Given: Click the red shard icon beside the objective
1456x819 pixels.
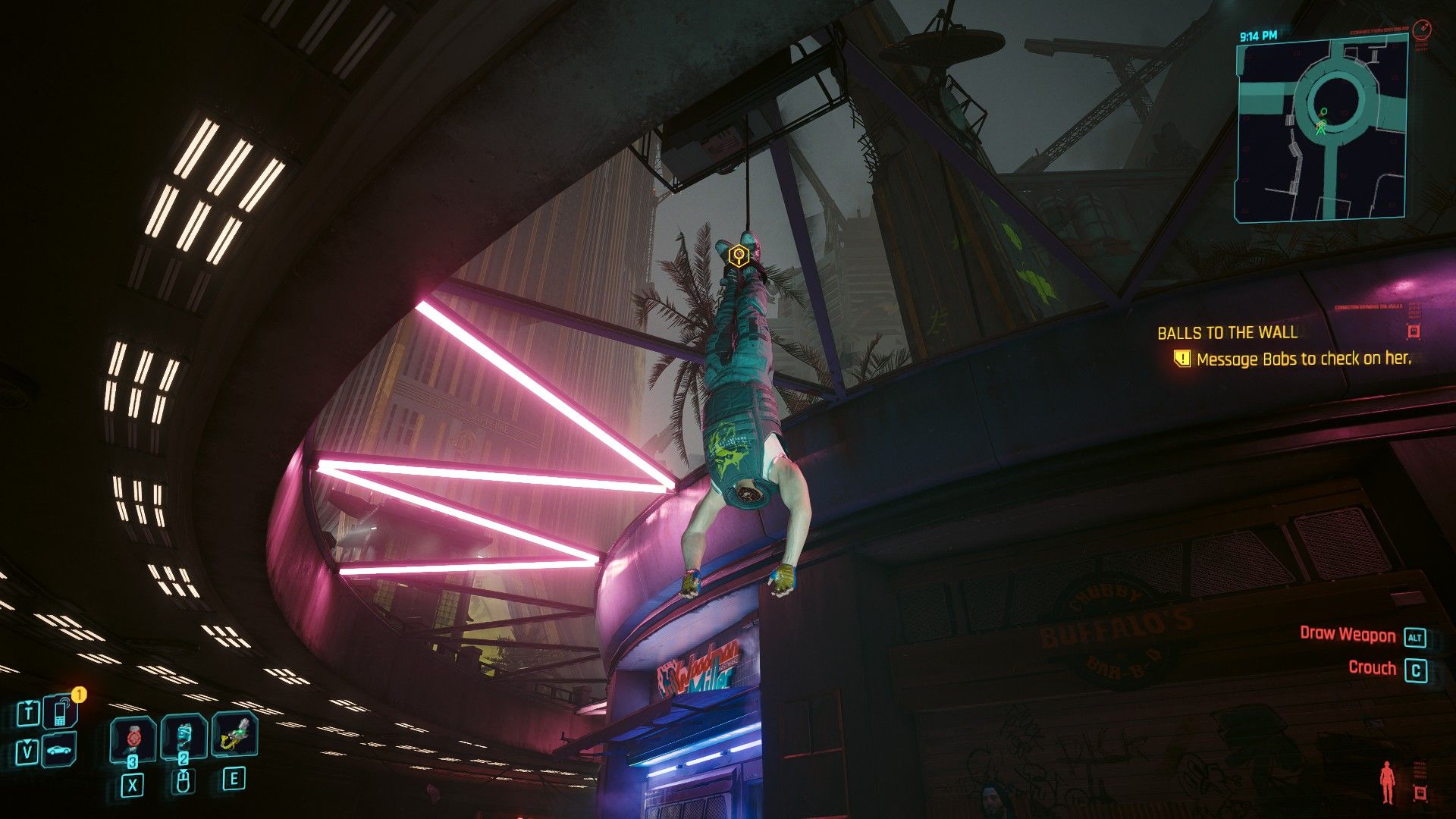Looking at the screenshot, I should pyautogui.click(x=1413, y=331).
